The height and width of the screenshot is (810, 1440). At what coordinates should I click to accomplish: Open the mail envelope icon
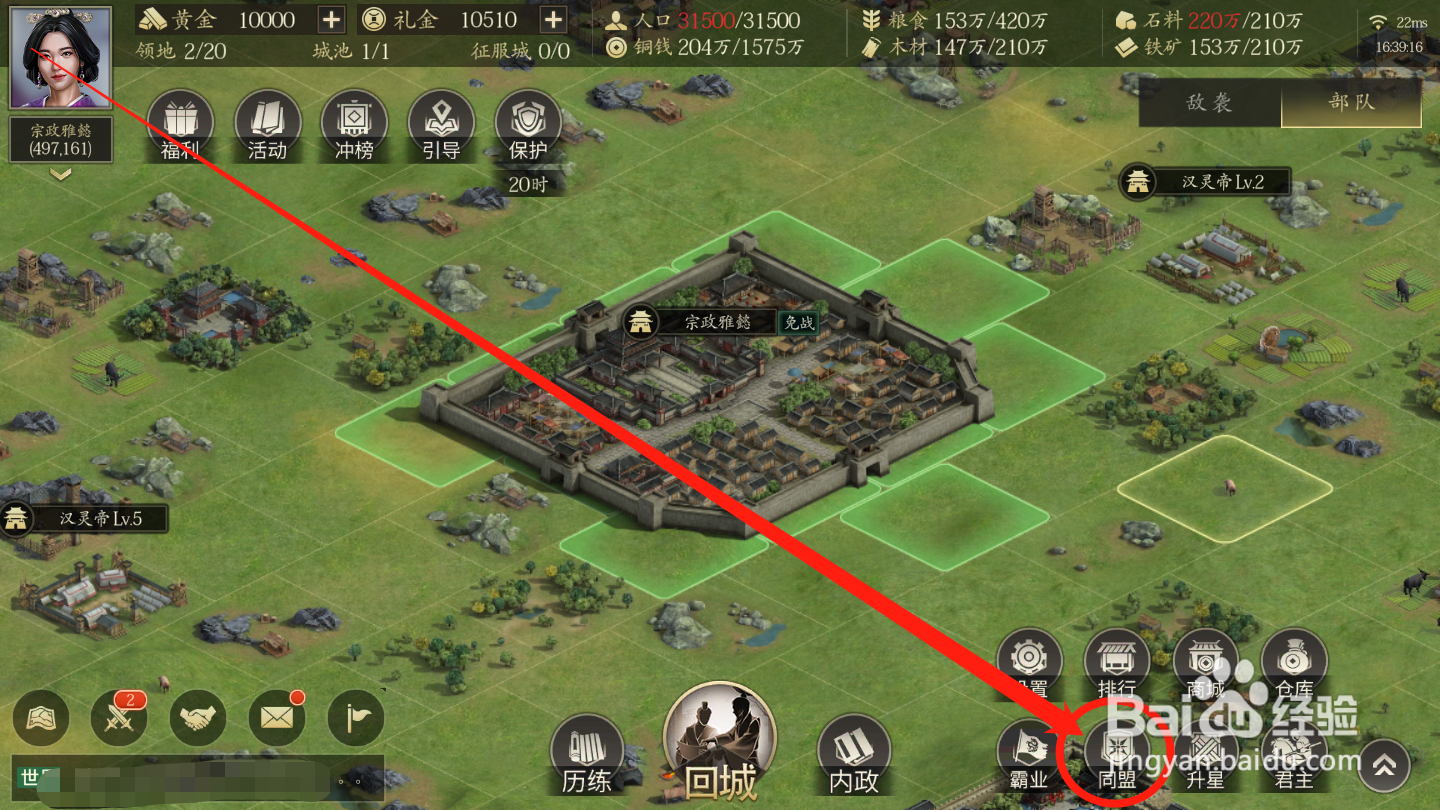point(276,718)
